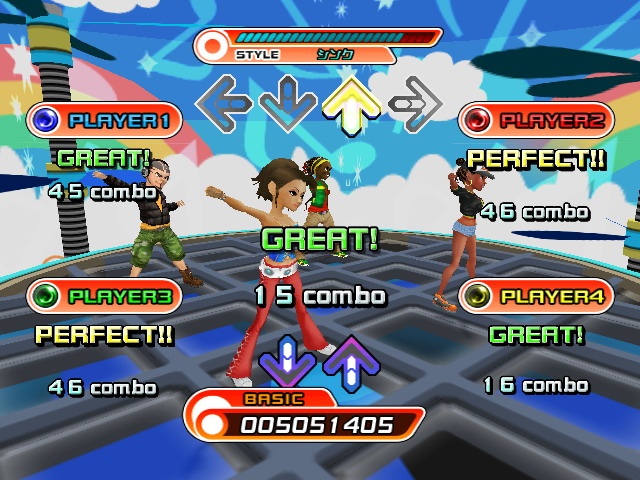This screenshot has width=640, height=480.
Task: Select the PLAYER1 badge
Action: point(105,121)
